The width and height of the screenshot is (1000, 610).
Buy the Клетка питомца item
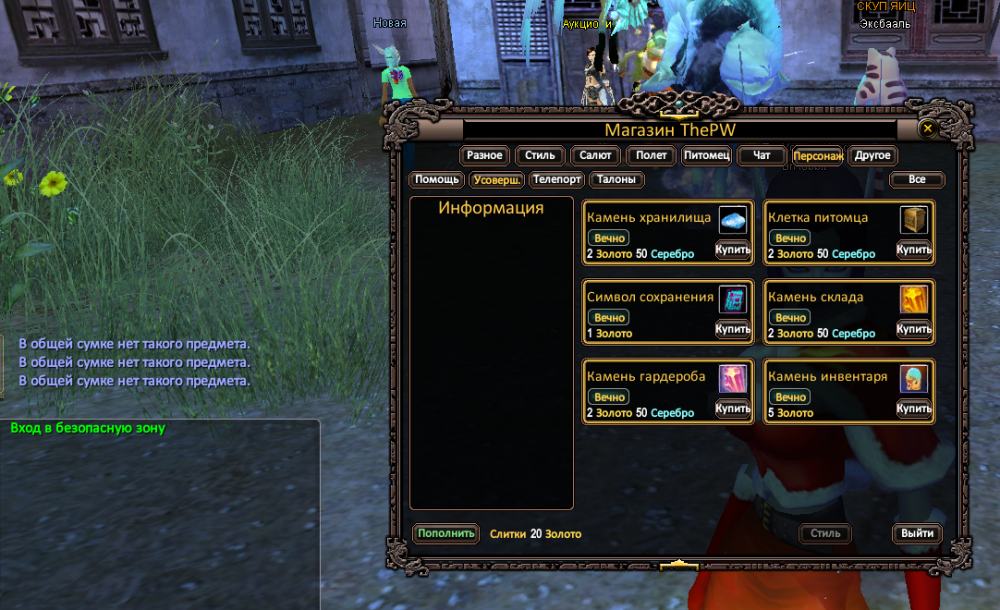(914, 249)
